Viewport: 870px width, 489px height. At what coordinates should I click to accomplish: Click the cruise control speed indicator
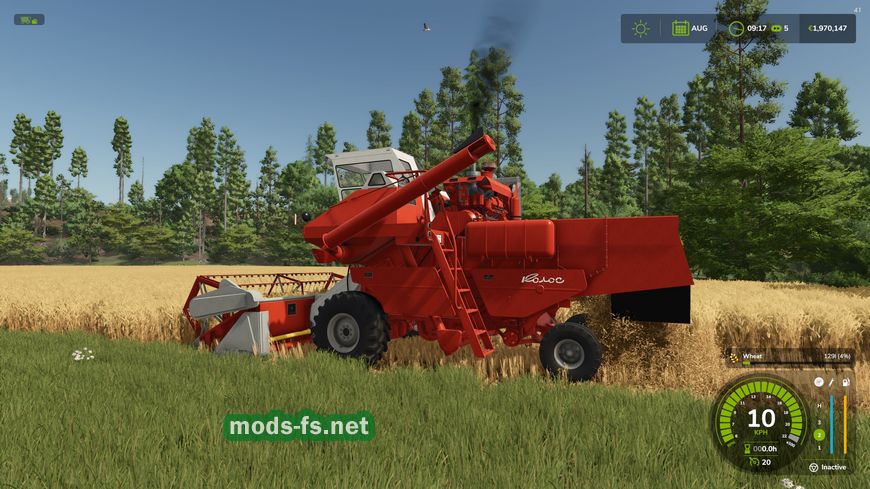[x=760, y=461]
